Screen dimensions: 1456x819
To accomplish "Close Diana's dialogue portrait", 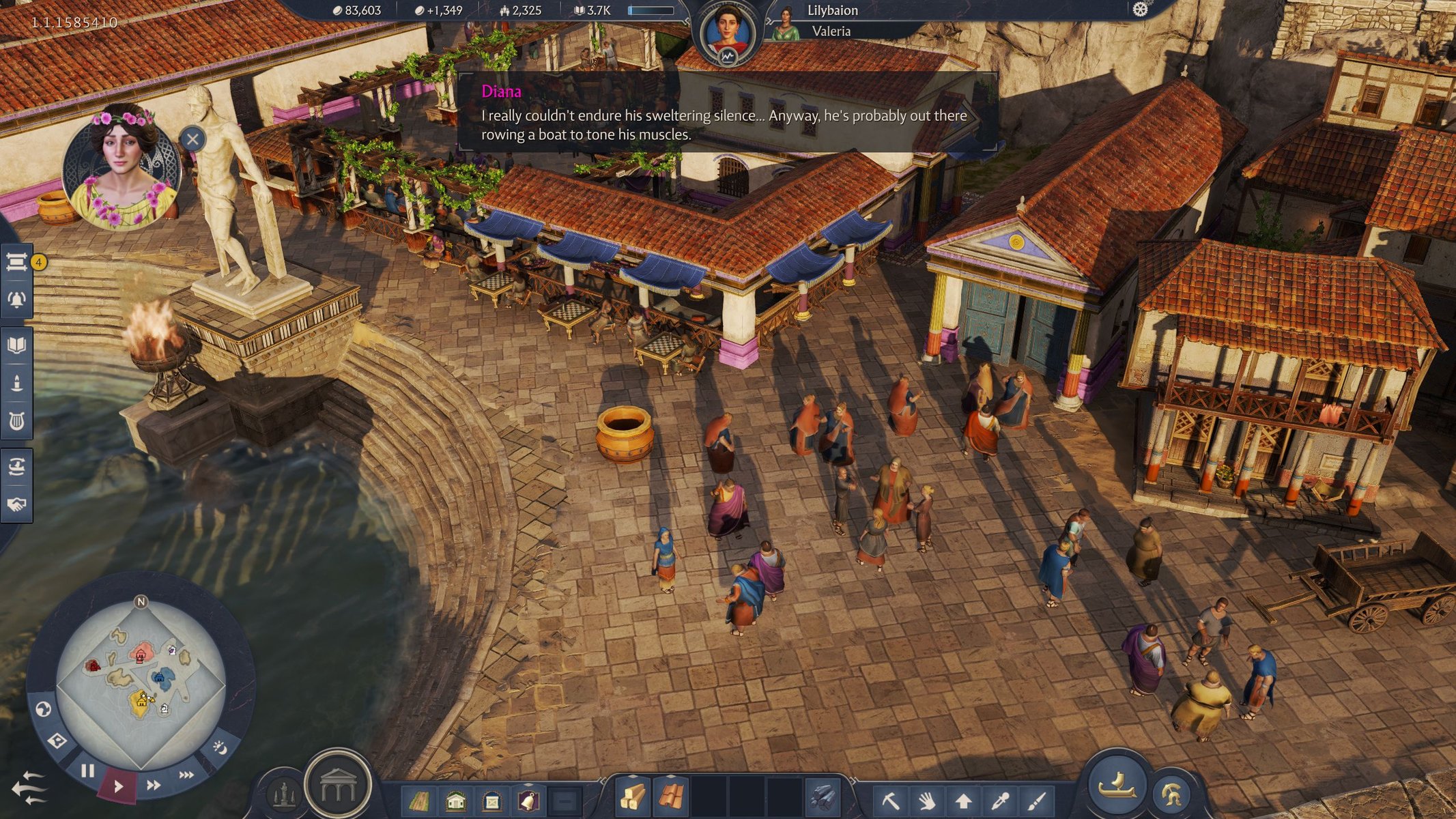I will pyautogui.click(x=192, y=140).
